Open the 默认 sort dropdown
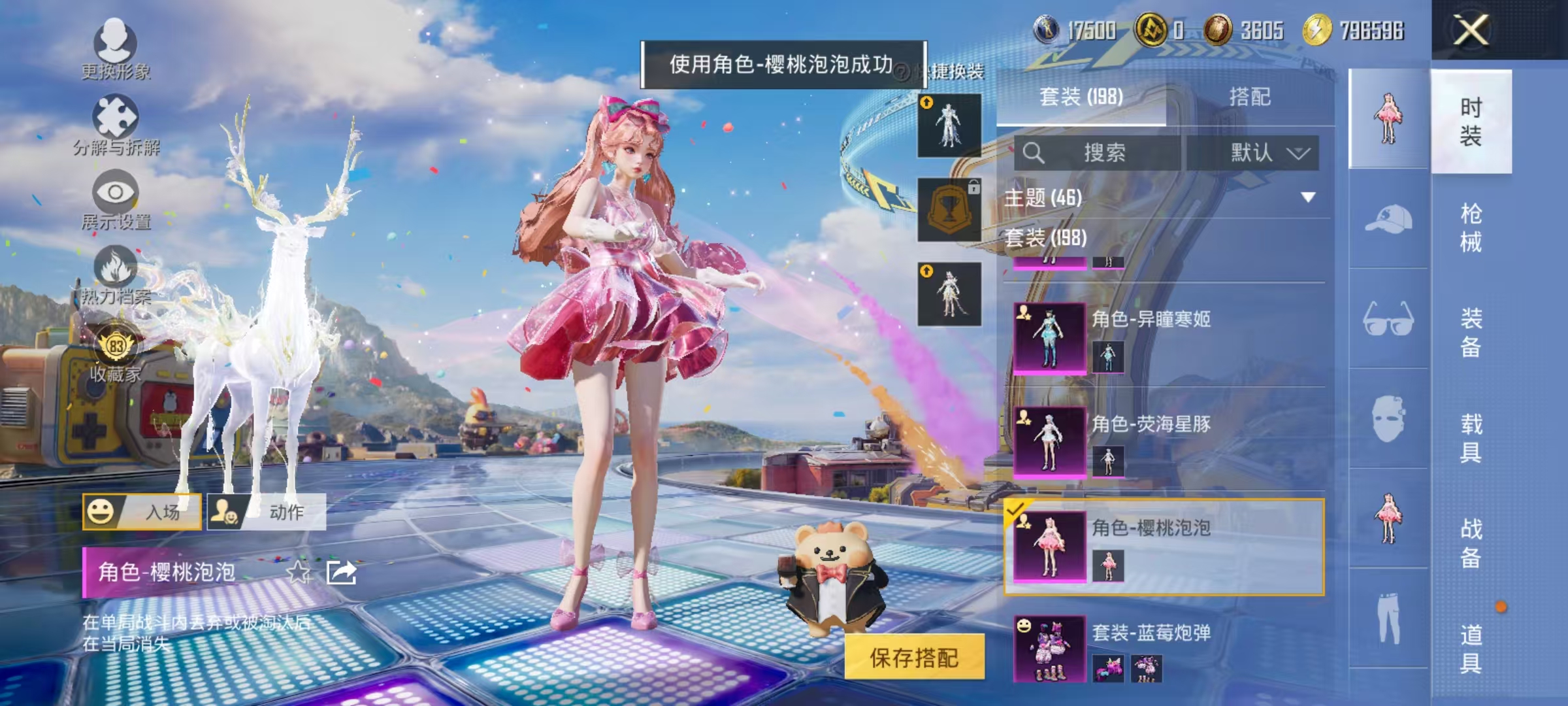Screen dimensions: 1568x706 tap(1267, 153)
